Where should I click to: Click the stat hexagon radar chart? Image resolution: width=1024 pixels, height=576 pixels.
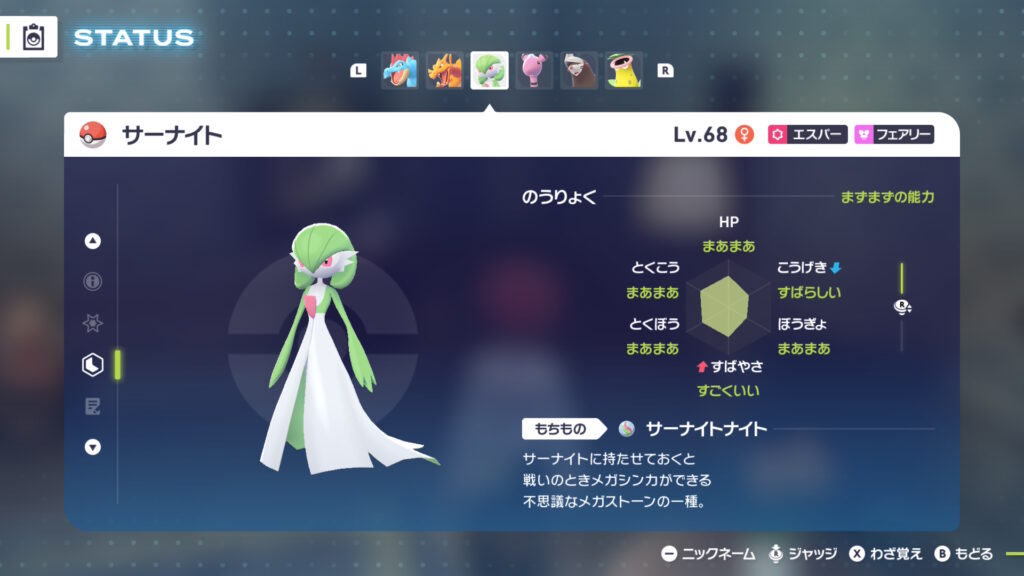[x=728, y=305]
